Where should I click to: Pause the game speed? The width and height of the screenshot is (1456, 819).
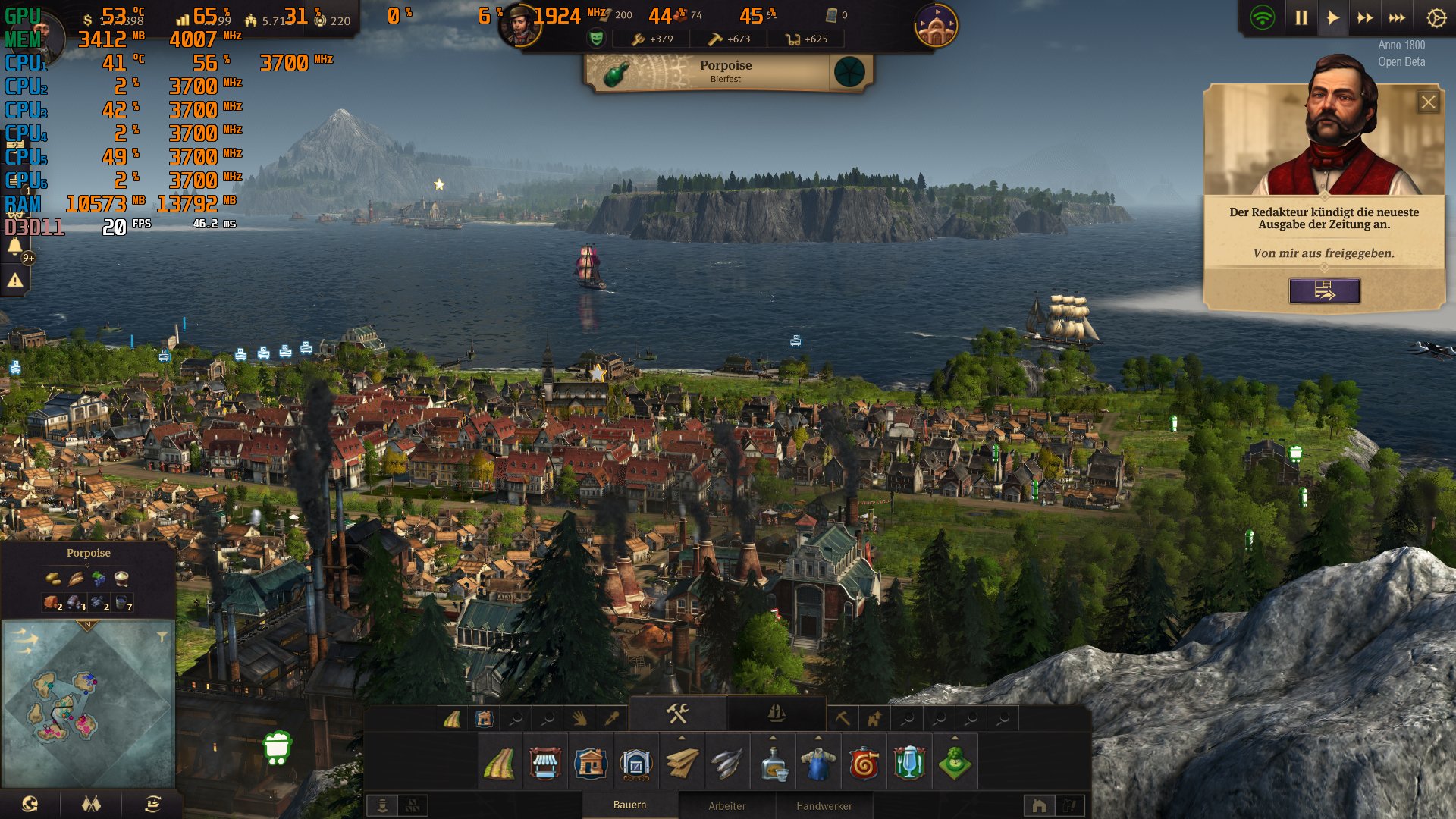pos(1301,18)
